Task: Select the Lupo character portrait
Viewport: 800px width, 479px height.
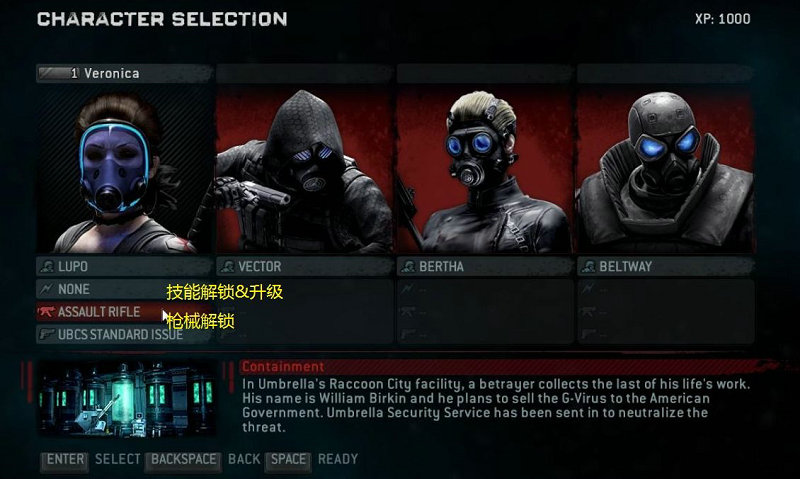Action: [x=124, y=170]
